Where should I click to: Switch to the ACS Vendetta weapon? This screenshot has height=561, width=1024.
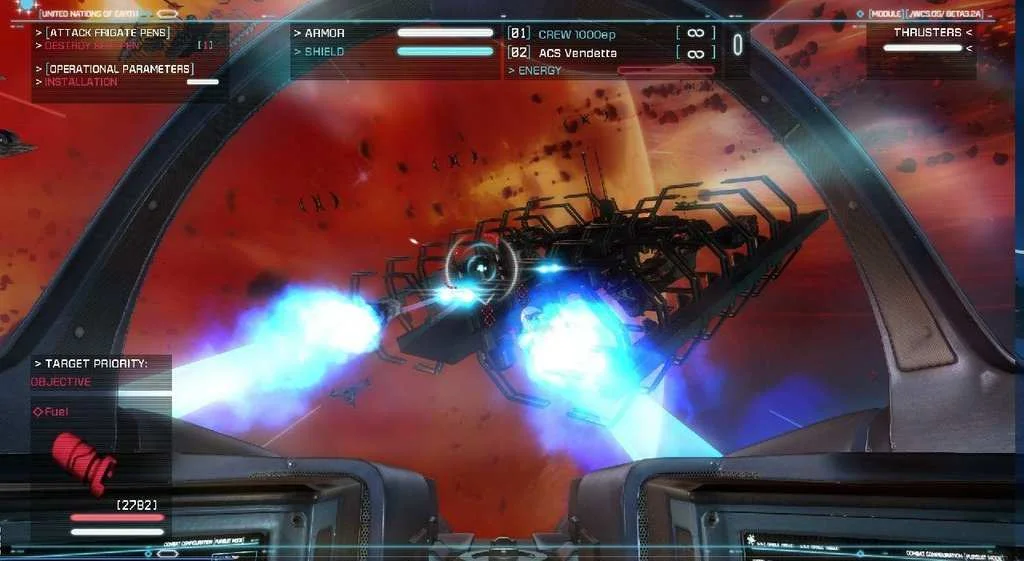577,52
